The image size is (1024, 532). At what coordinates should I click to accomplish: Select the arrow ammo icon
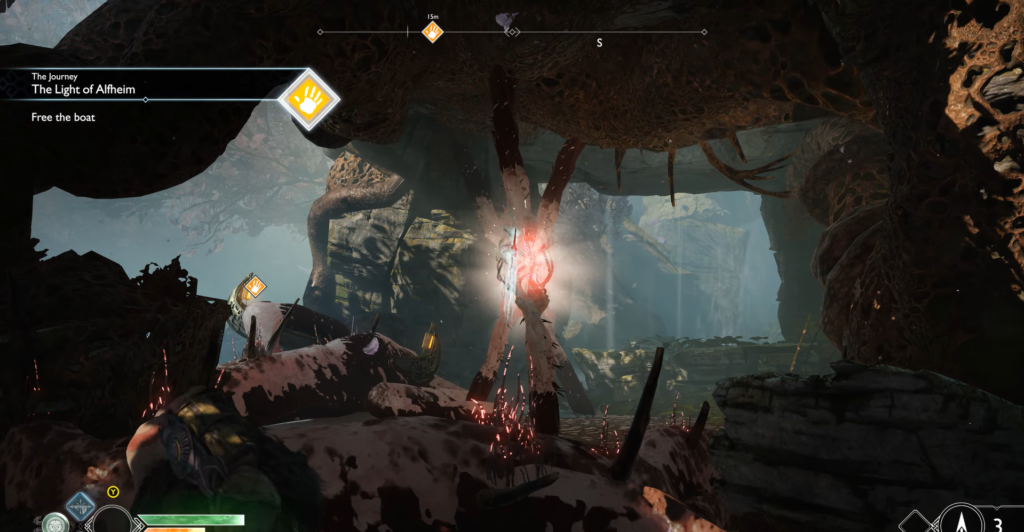point(960,520)
